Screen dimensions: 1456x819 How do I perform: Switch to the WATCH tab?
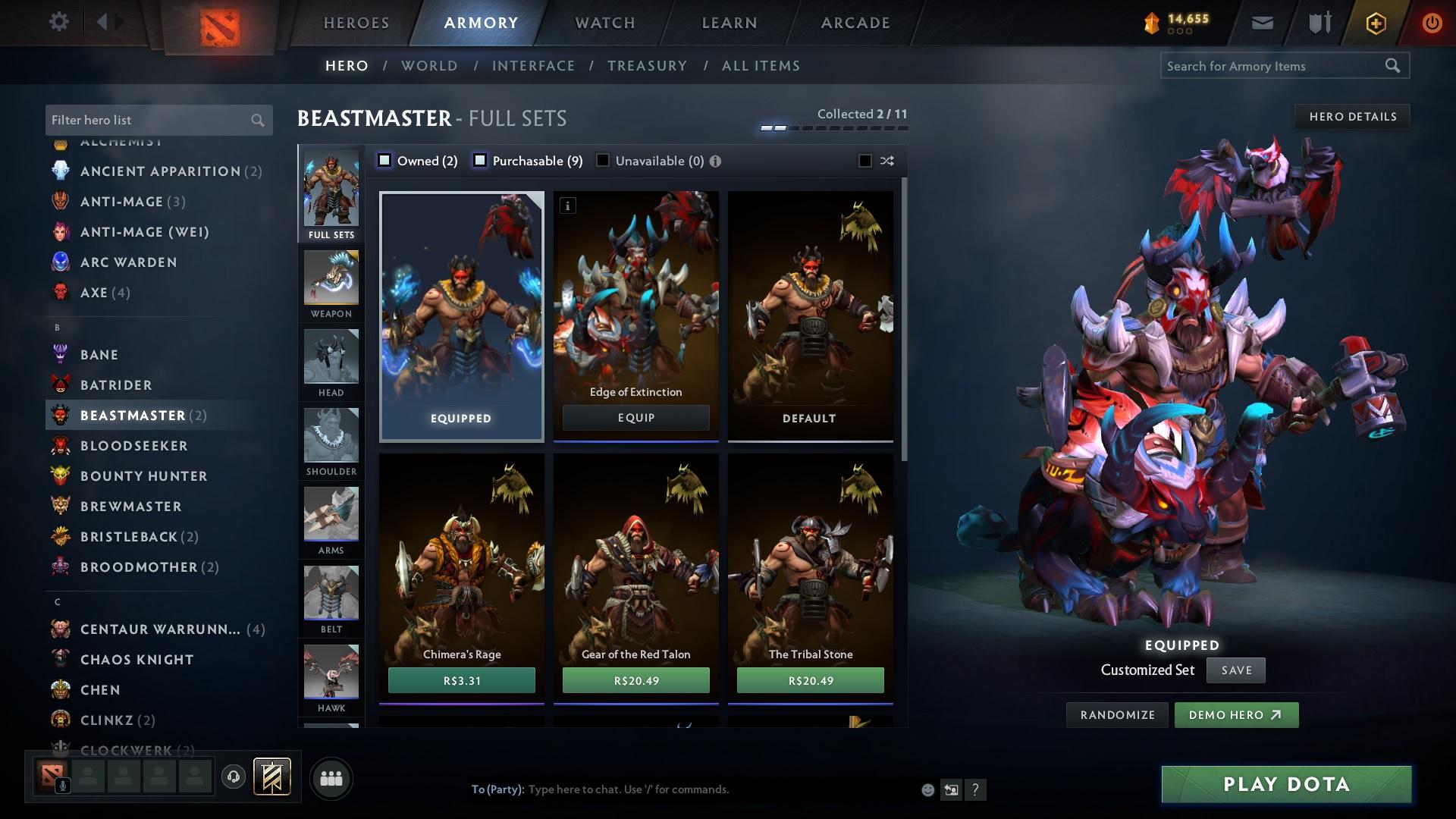point(604,22)
